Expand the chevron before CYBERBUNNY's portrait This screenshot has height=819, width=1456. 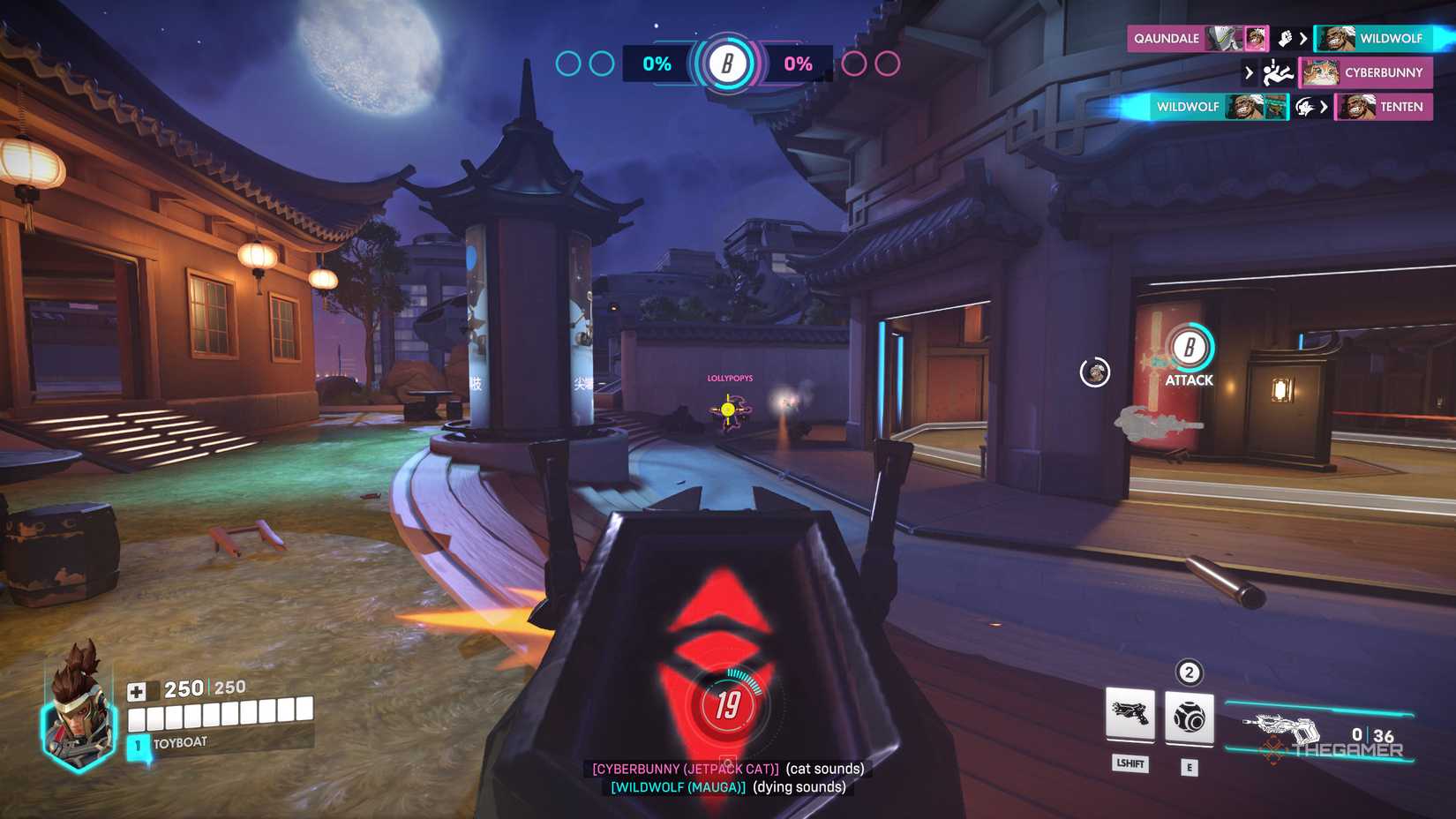tap(1250, 72)
